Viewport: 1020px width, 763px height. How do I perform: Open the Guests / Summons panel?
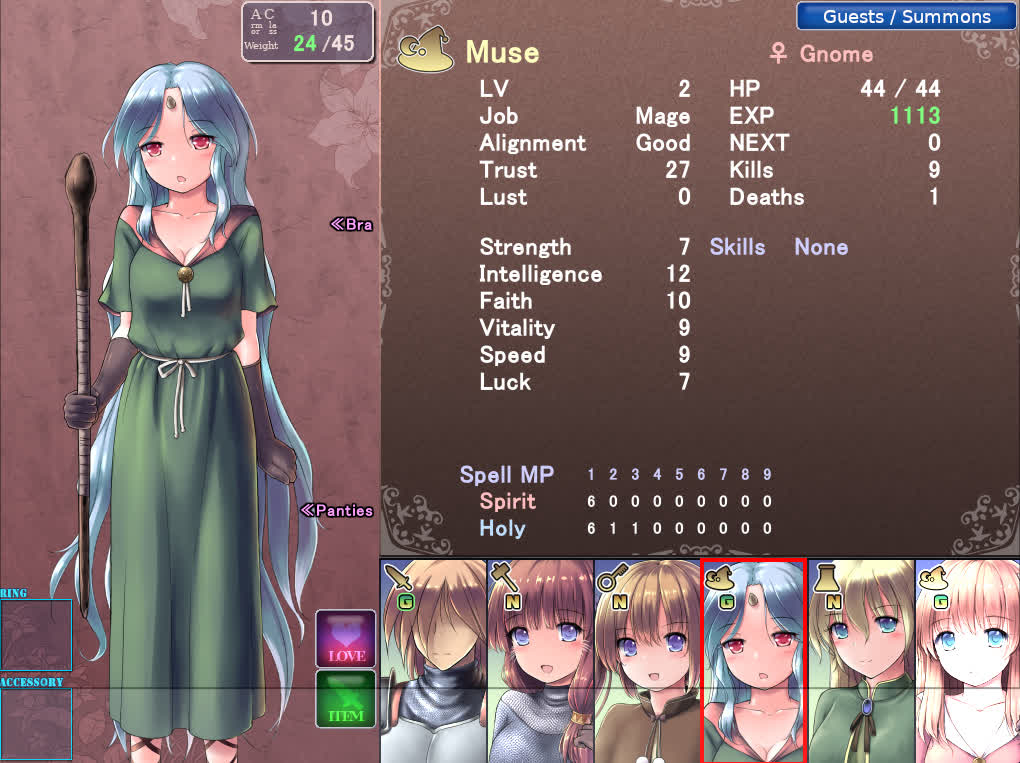(x=906, y=17)
